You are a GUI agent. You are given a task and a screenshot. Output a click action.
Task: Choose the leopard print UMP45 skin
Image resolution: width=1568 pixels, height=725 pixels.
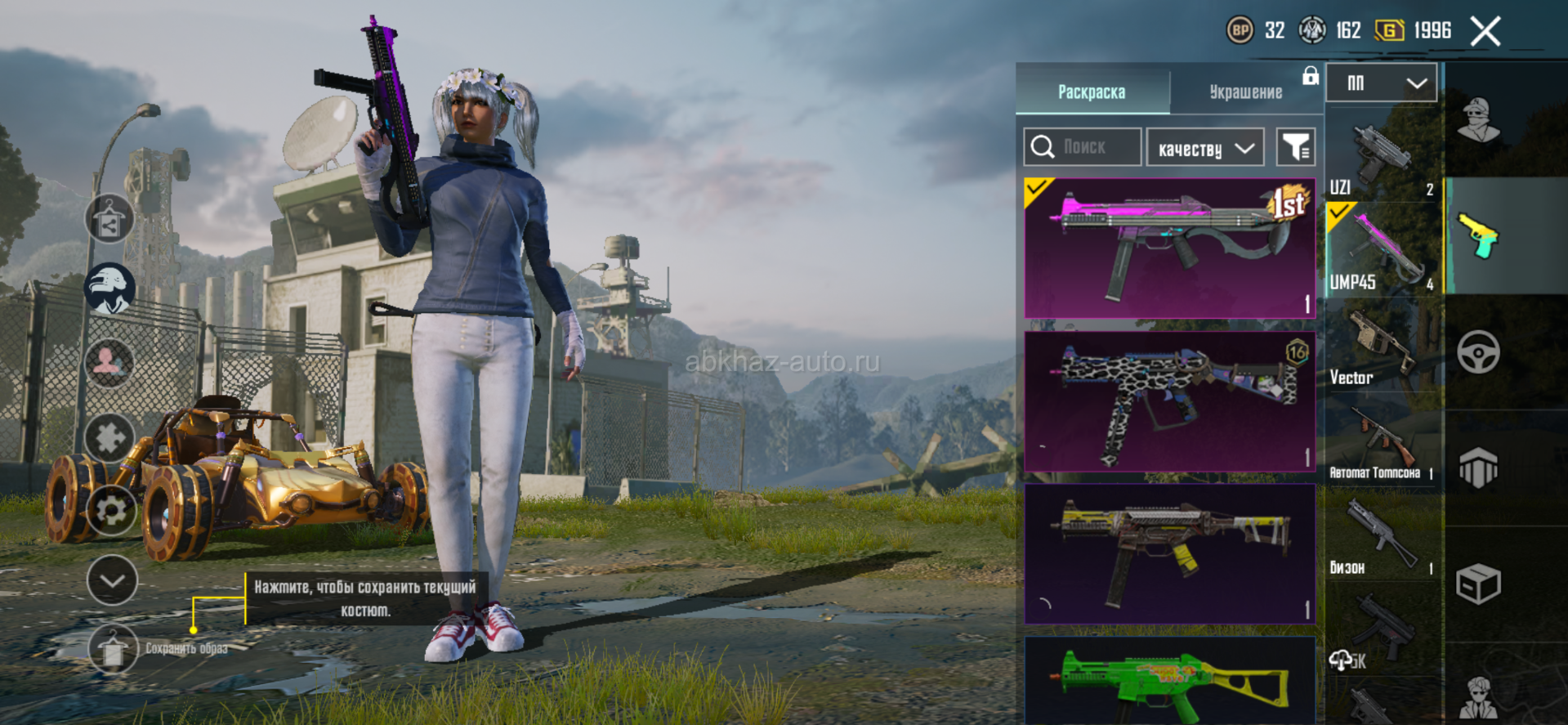[x=1169, y=401]
